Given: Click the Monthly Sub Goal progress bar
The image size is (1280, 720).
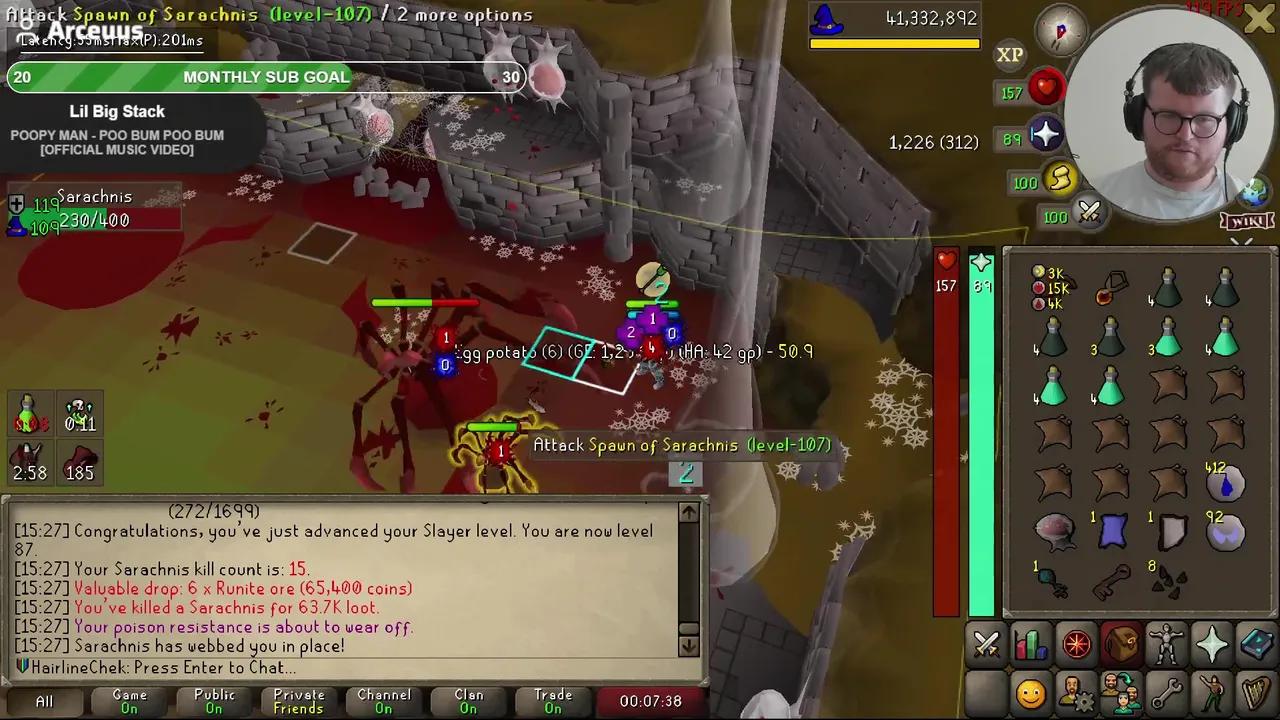Looking at the screenshot, I should tap(266, 77).
